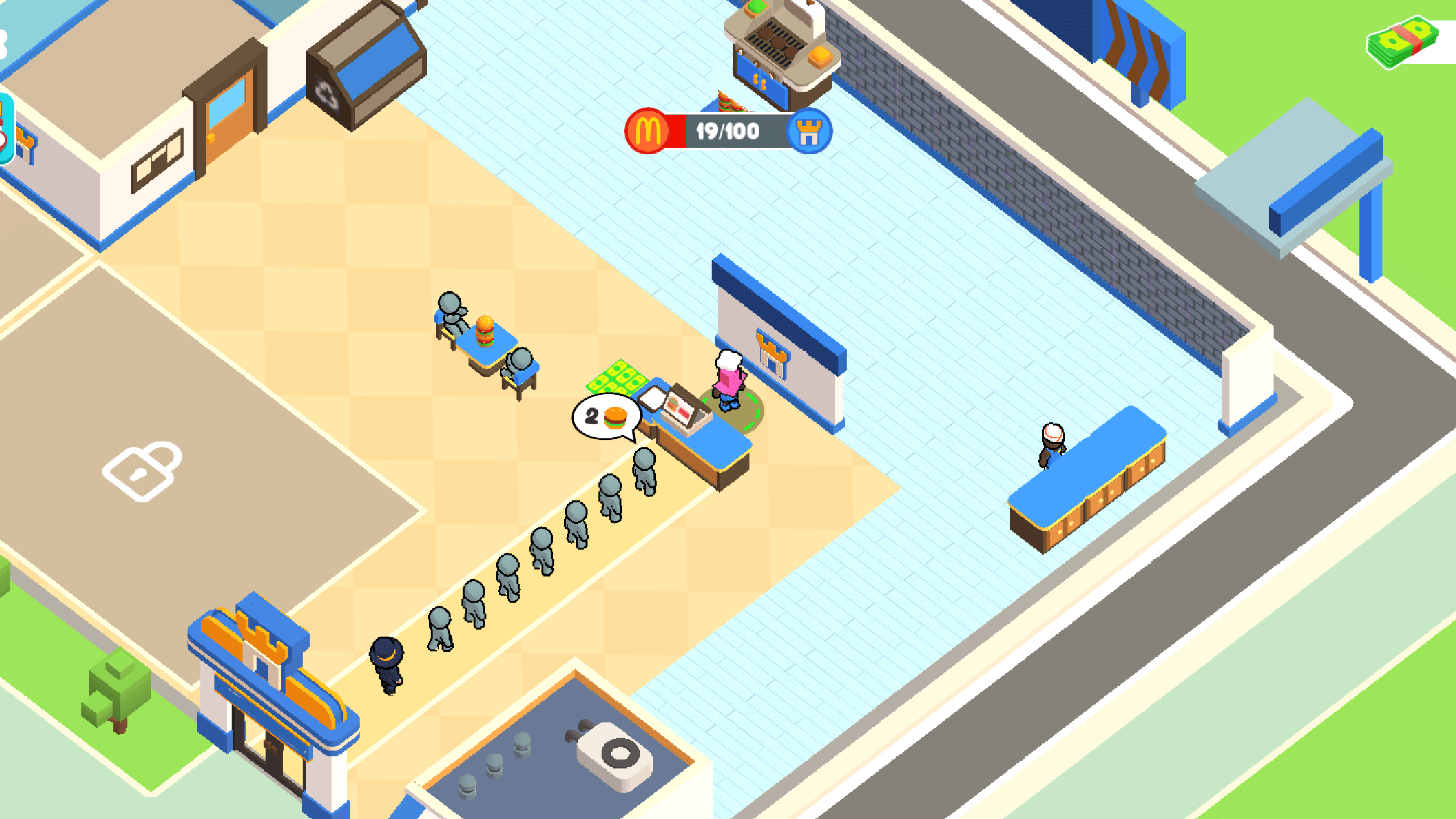The image size is (1456, 819).
Task: Click the McDonald's logo on the progress bar
Action: (x=644, y=132)
